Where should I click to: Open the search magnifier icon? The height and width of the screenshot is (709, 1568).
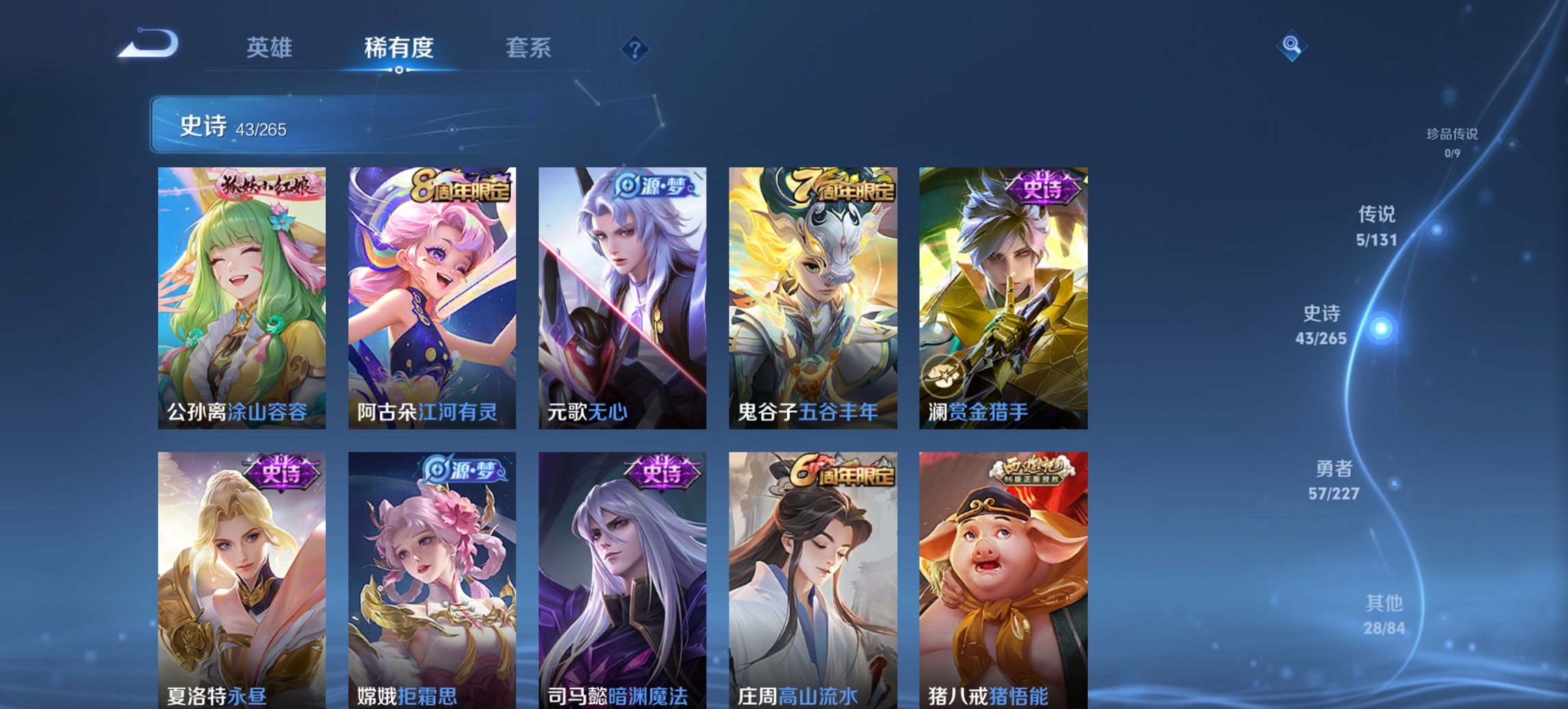[1291, 46]
